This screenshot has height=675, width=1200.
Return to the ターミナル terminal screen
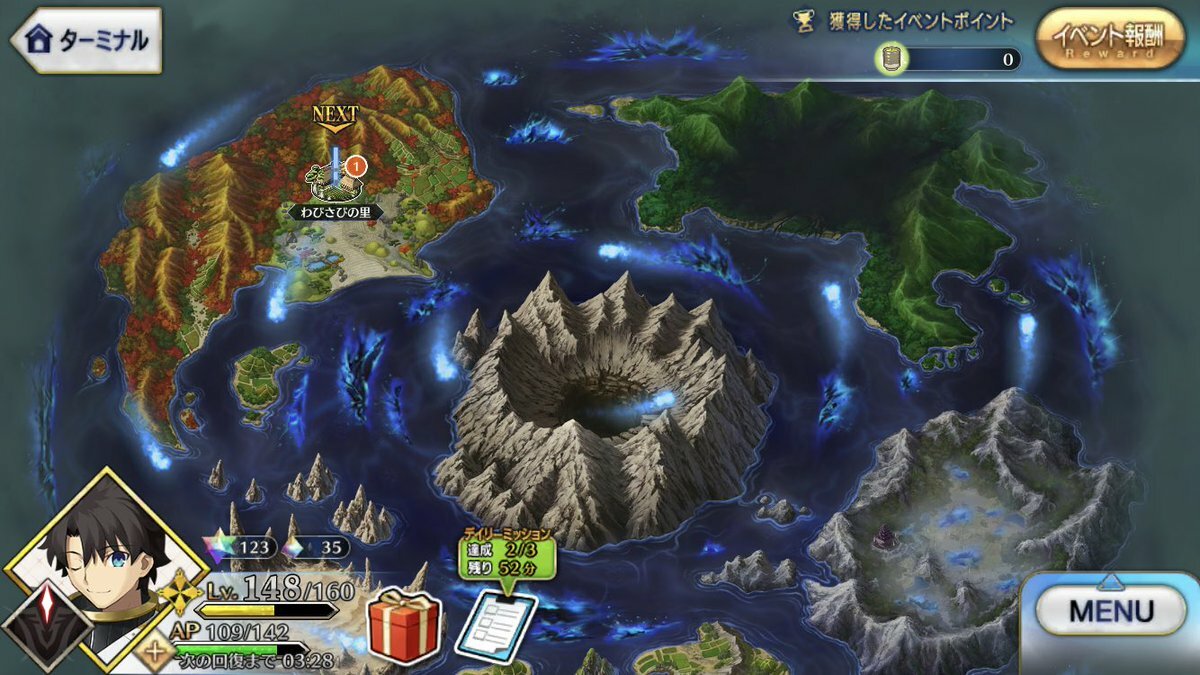pyautogui.click(x=86, y=40)
